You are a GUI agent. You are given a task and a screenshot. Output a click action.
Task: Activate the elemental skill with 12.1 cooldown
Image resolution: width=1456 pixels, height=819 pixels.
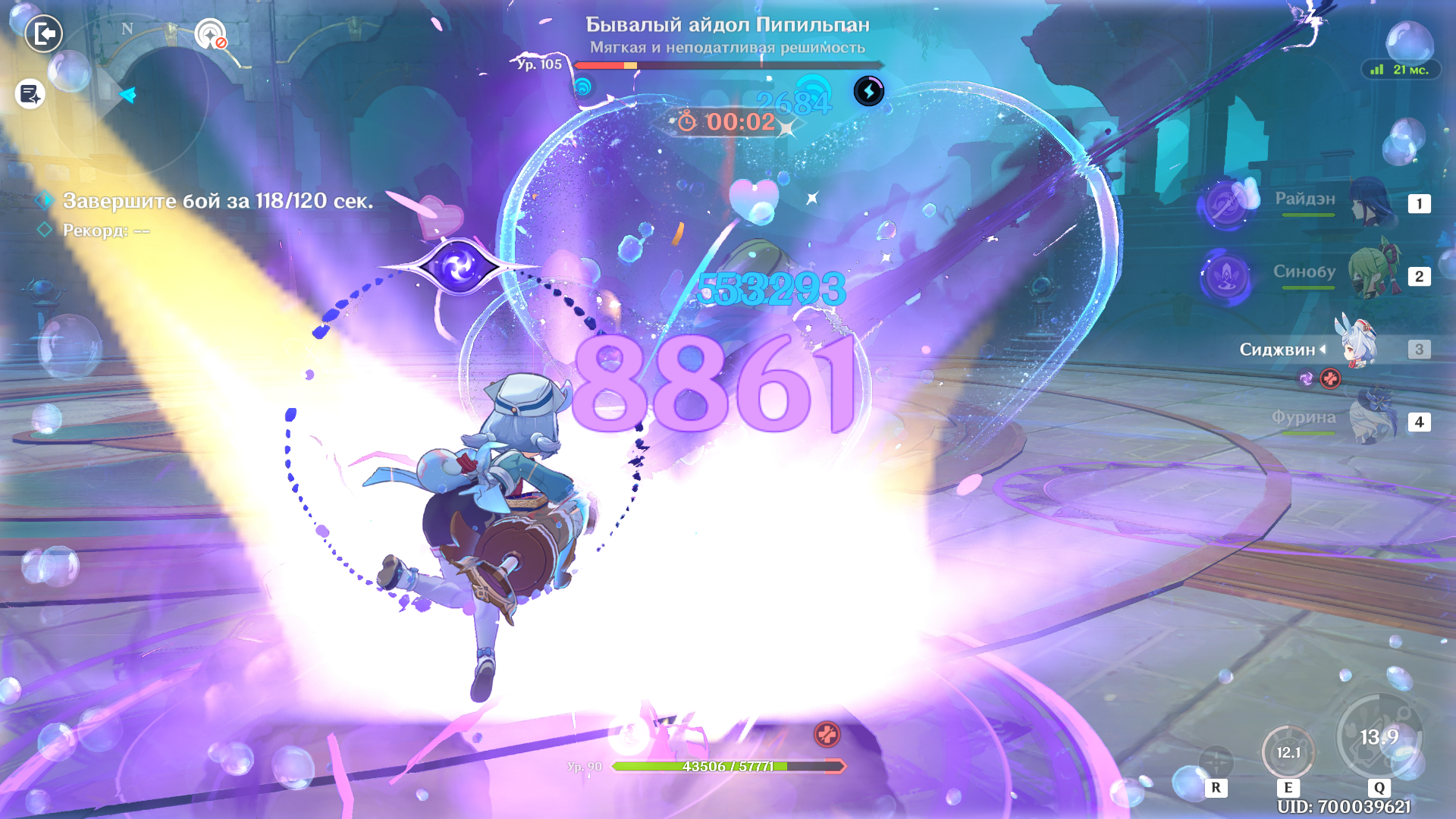pos(1288,752)
